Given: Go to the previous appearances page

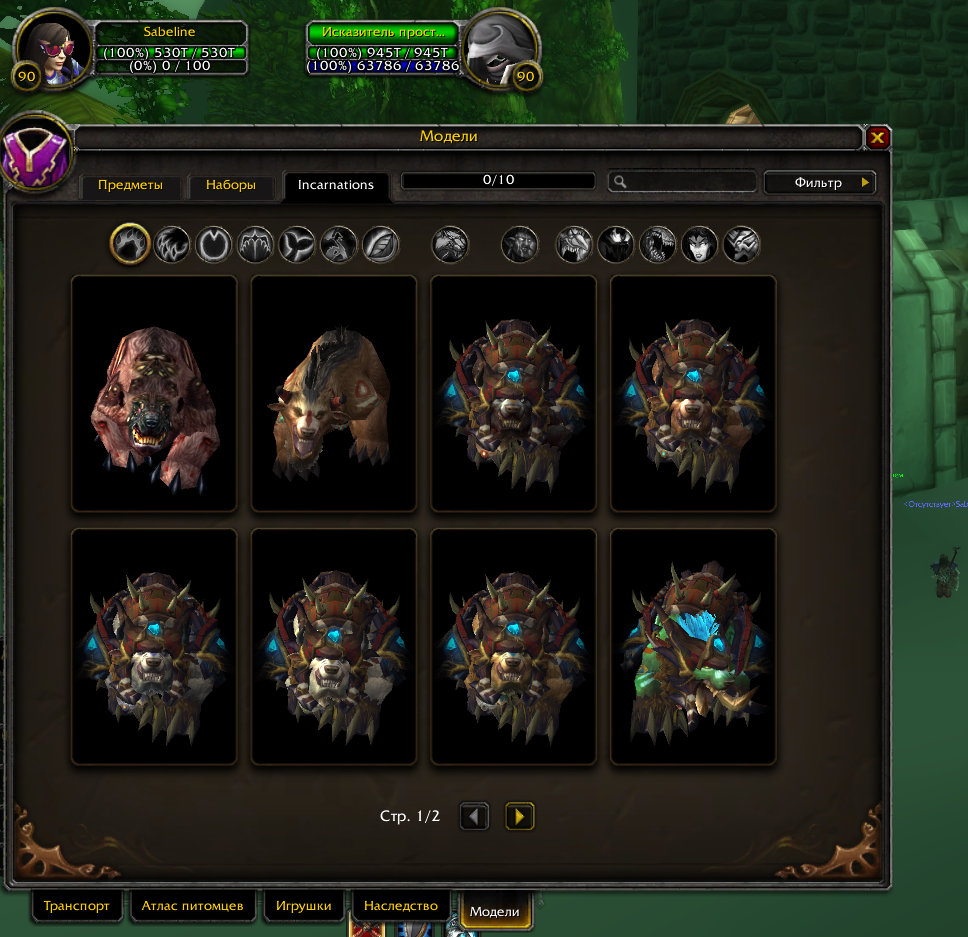Looking at the screenshot, I should click(474, 817).
